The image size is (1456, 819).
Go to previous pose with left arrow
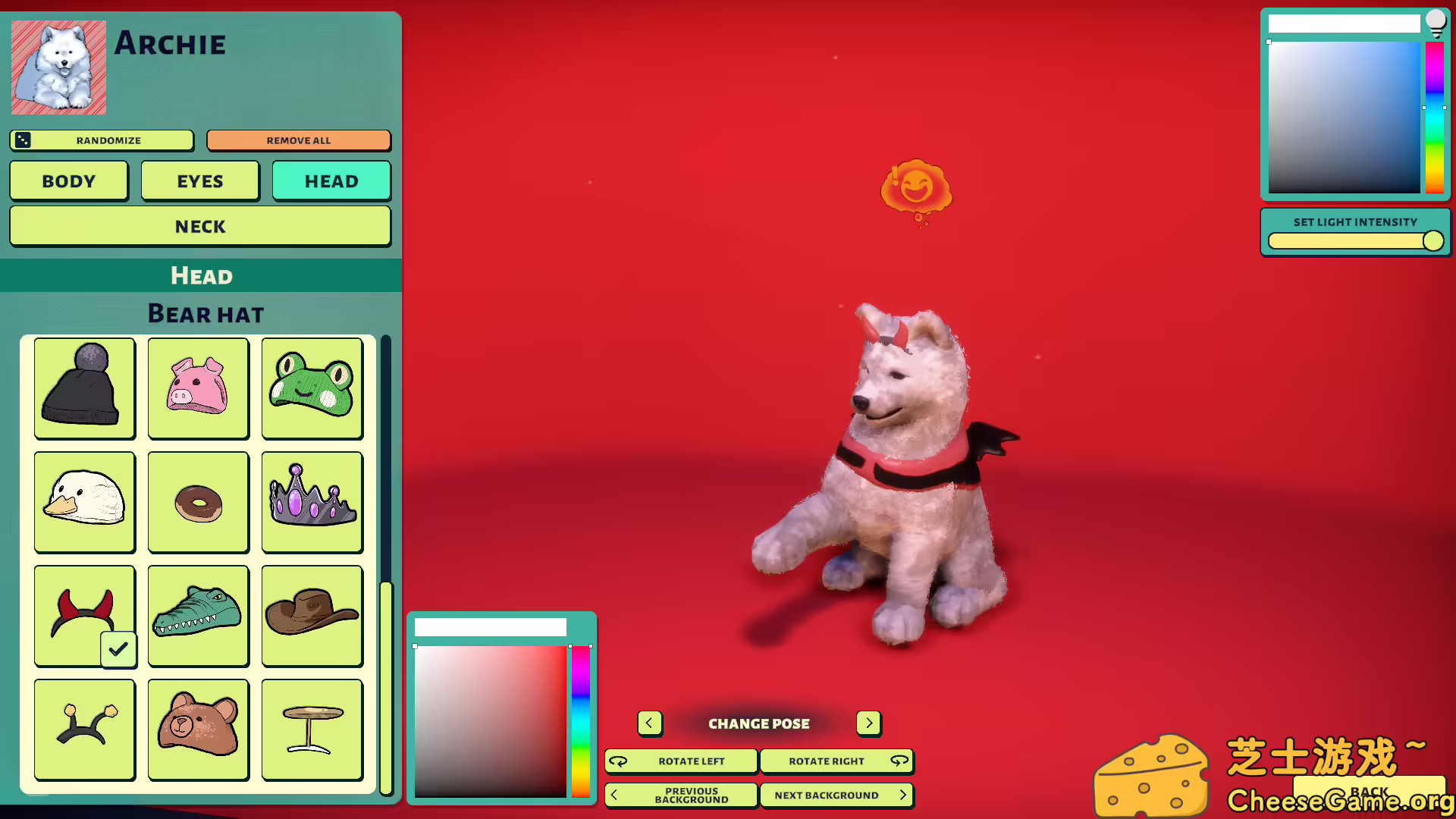click(650, 723)
